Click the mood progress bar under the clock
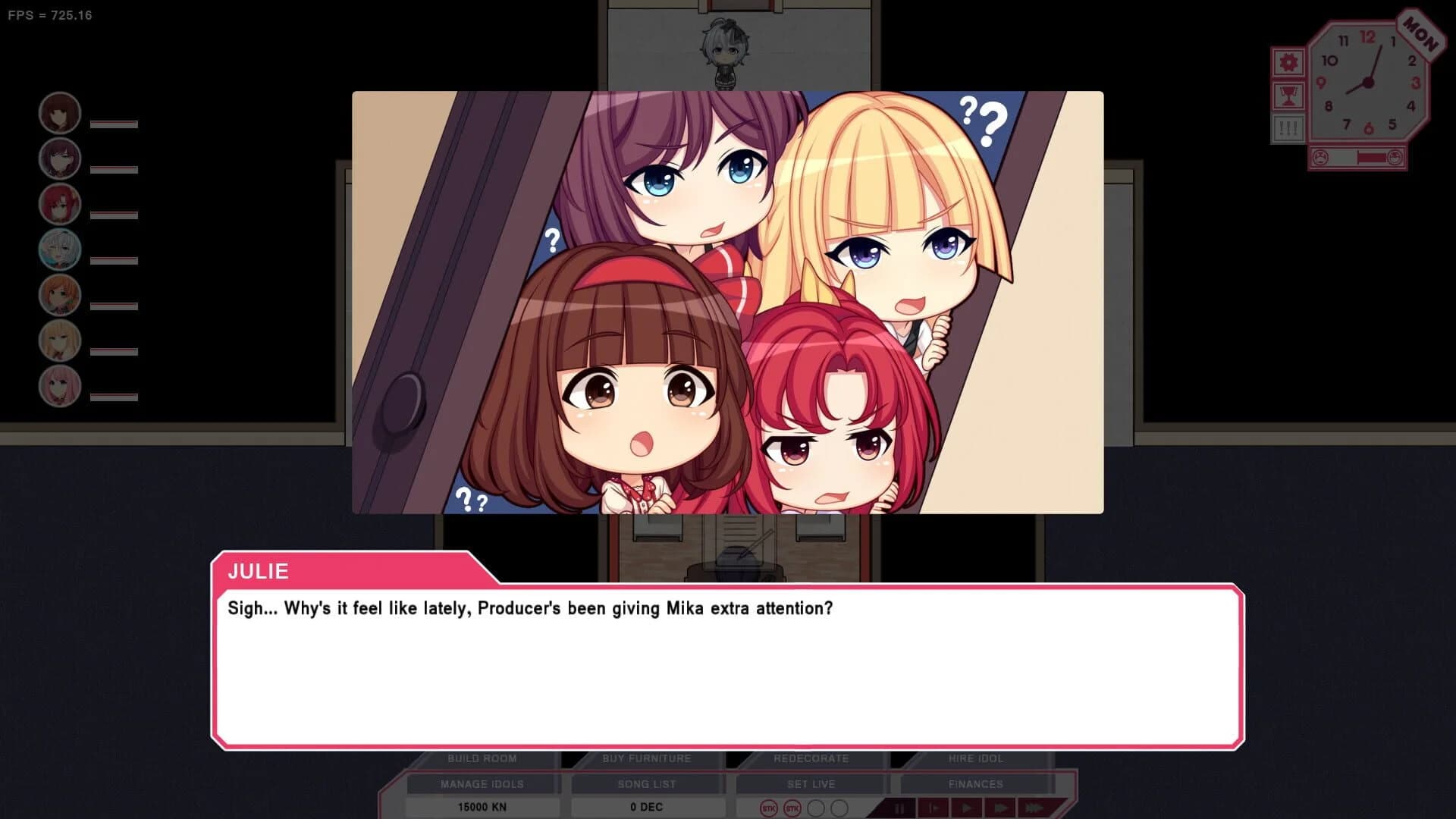1456x819 pixels. 1357,157
